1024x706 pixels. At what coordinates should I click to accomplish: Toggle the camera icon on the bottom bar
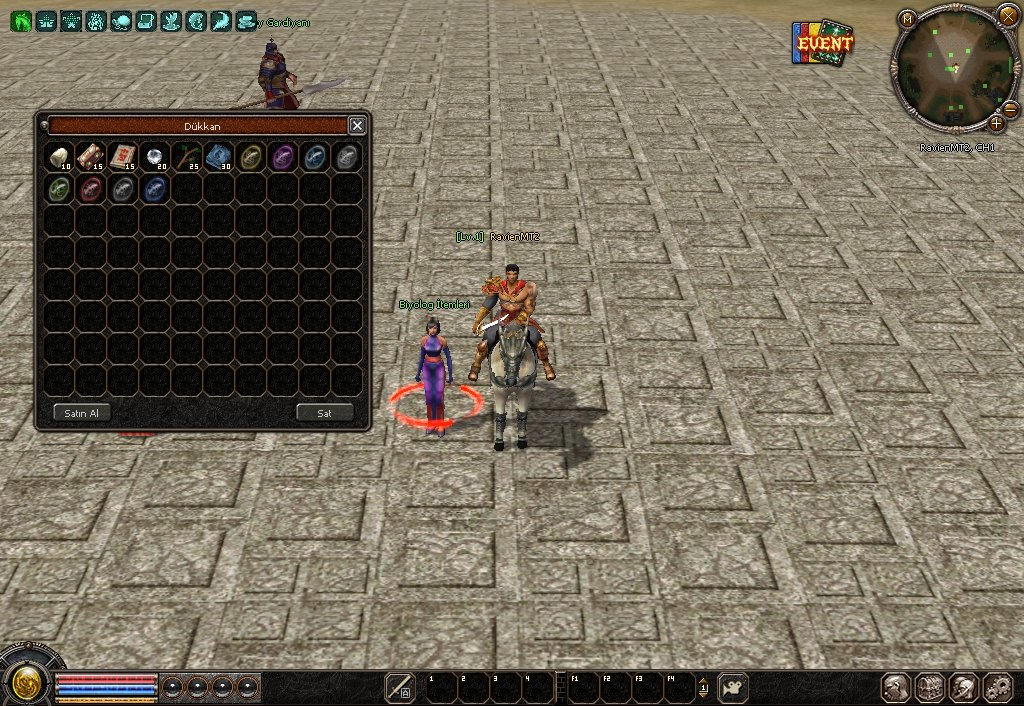pos(733,687)
